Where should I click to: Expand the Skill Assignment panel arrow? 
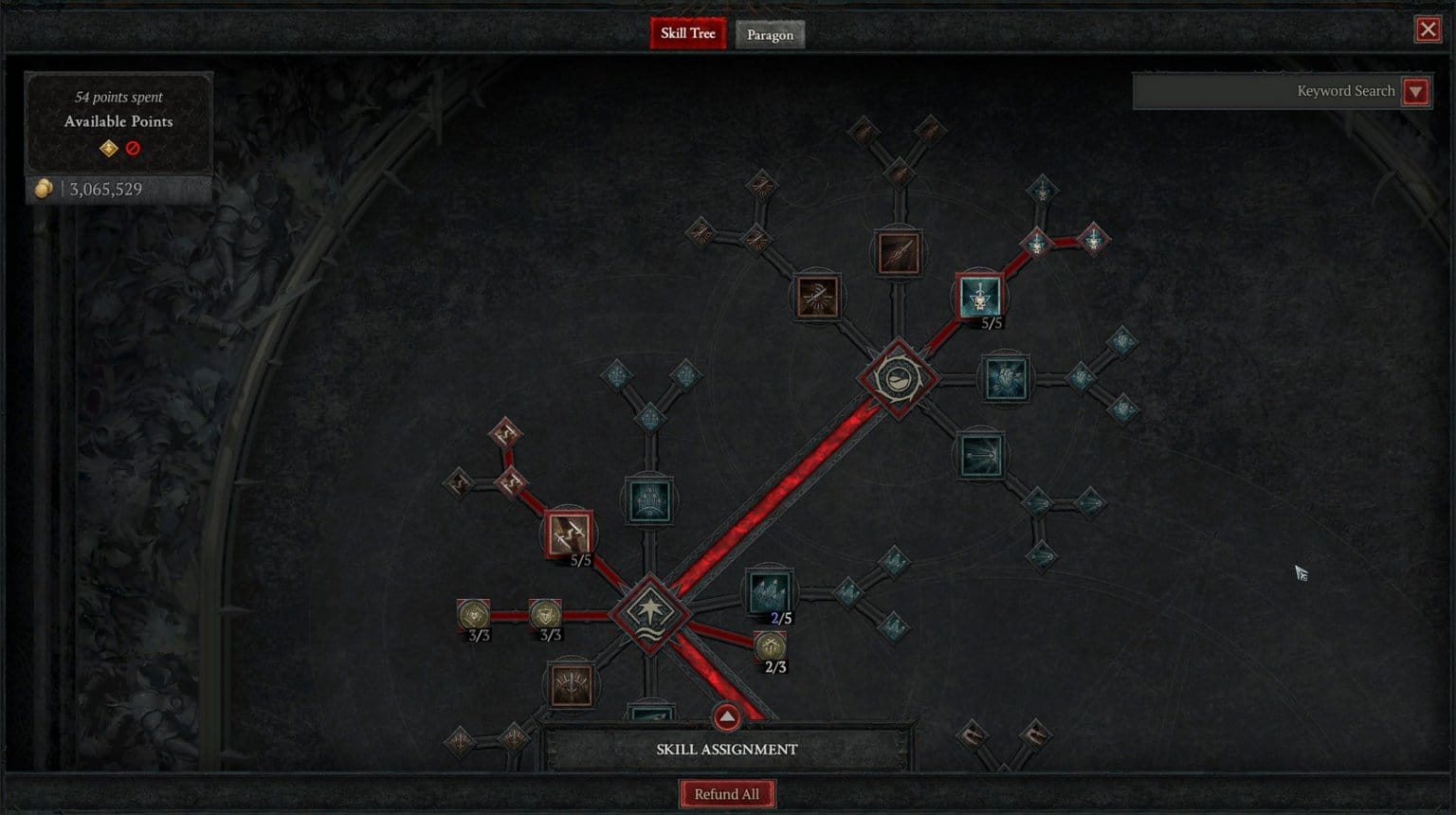tap(727, 717)
